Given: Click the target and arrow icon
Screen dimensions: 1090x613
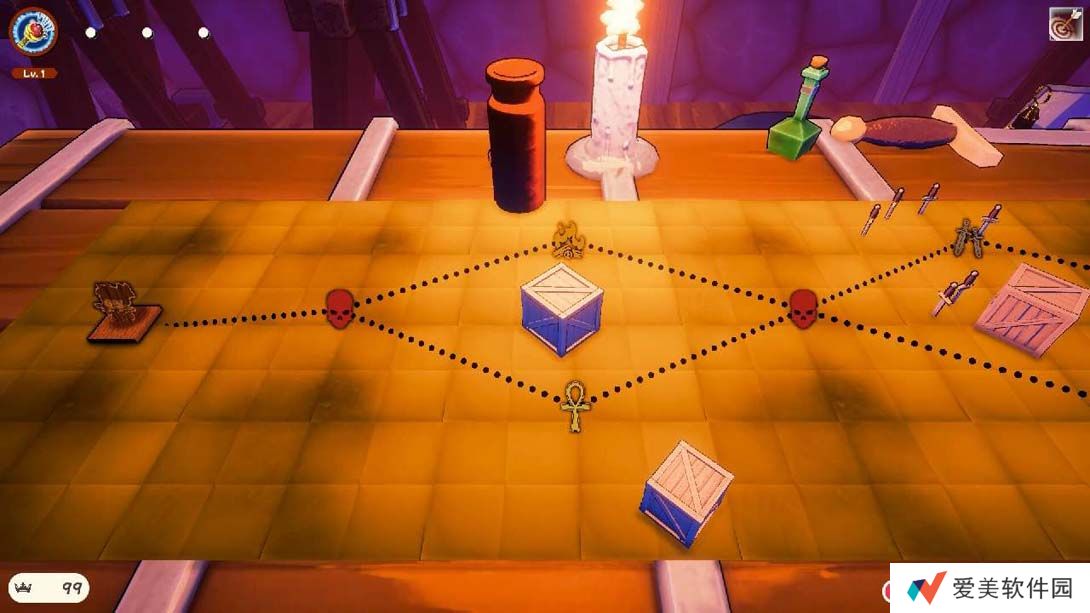Looking at the screenshot, I should click(x=1066, y=24).
